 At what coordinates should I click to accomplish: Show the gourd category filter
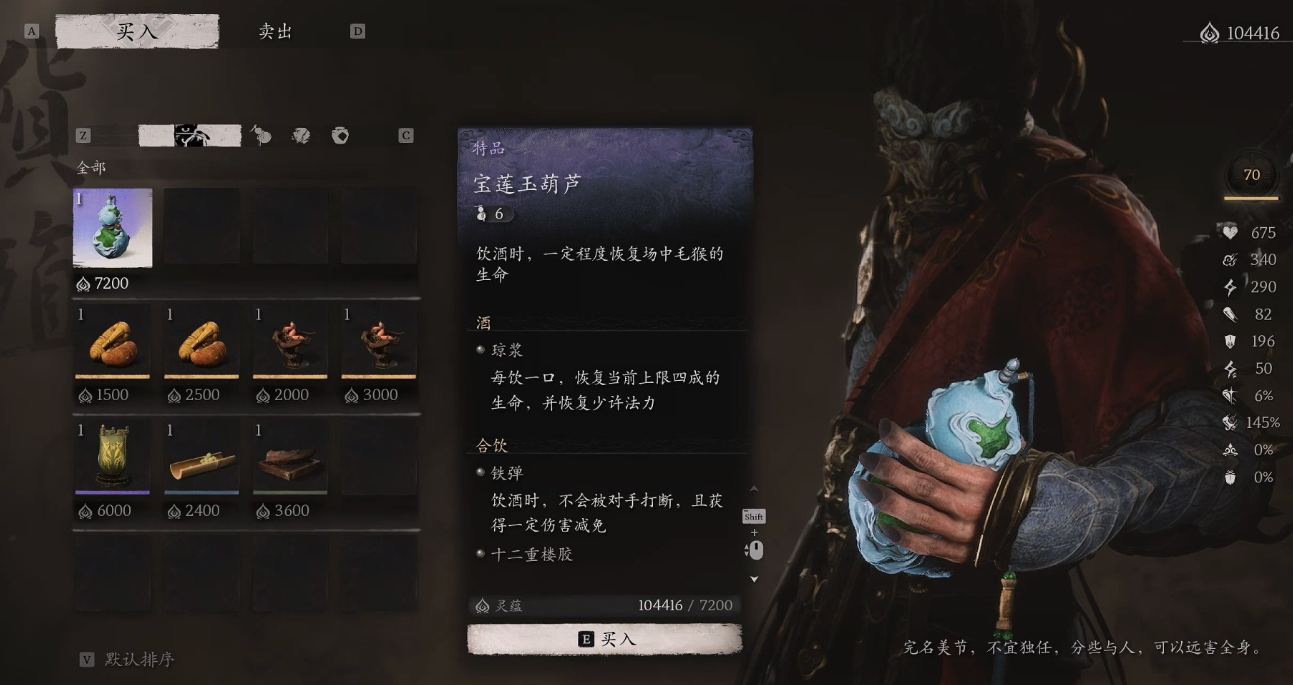click(262, 136)
